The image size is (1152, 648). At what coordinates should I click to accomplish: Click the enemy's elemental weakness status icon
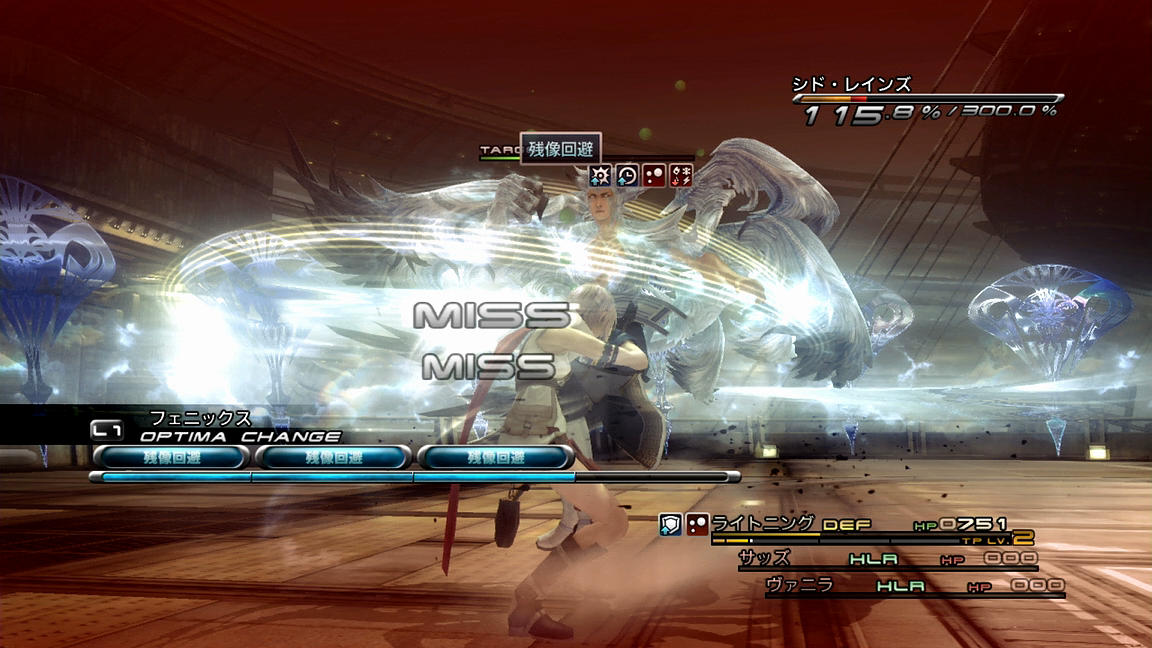[x=681, y=176]
